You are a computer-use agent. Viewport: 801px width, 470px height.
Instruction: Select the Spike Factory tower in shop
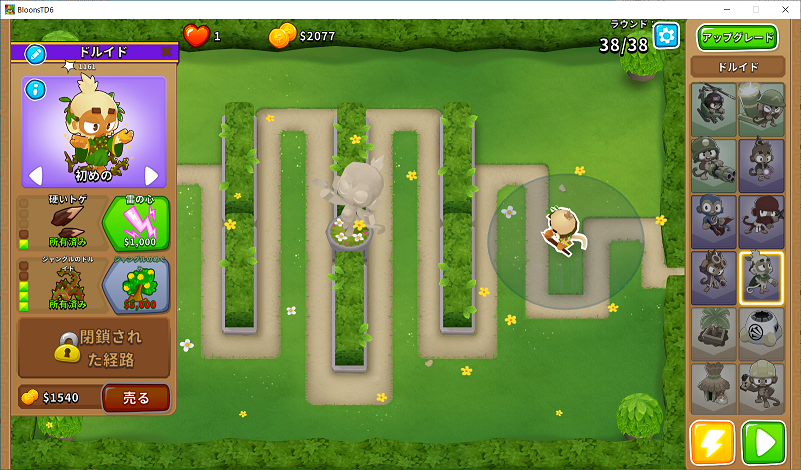[x=761, y=333]
